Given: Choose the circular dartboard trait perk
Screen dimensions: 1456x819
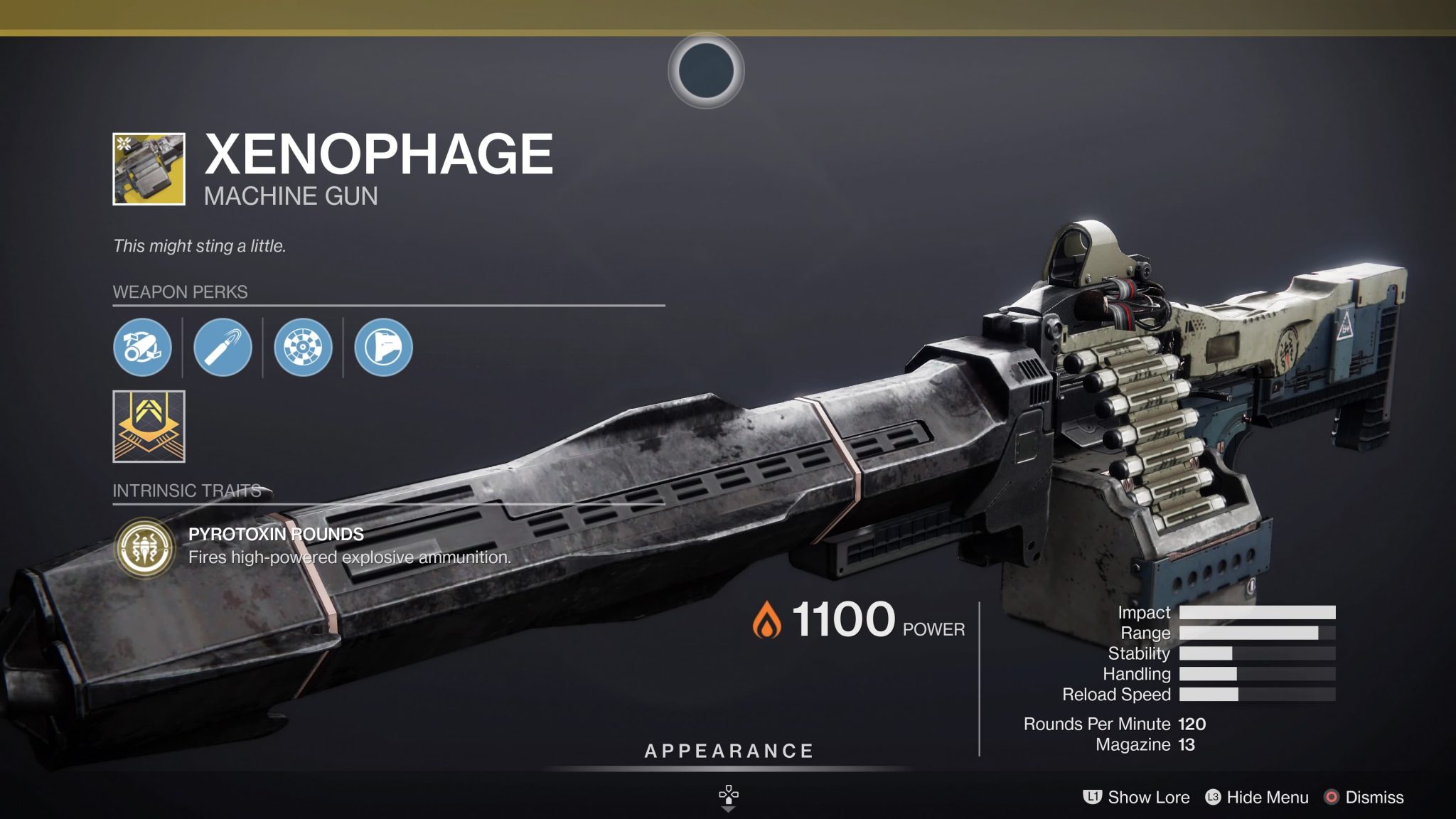Looking at the screenshot, I should (x=303, y=348).
